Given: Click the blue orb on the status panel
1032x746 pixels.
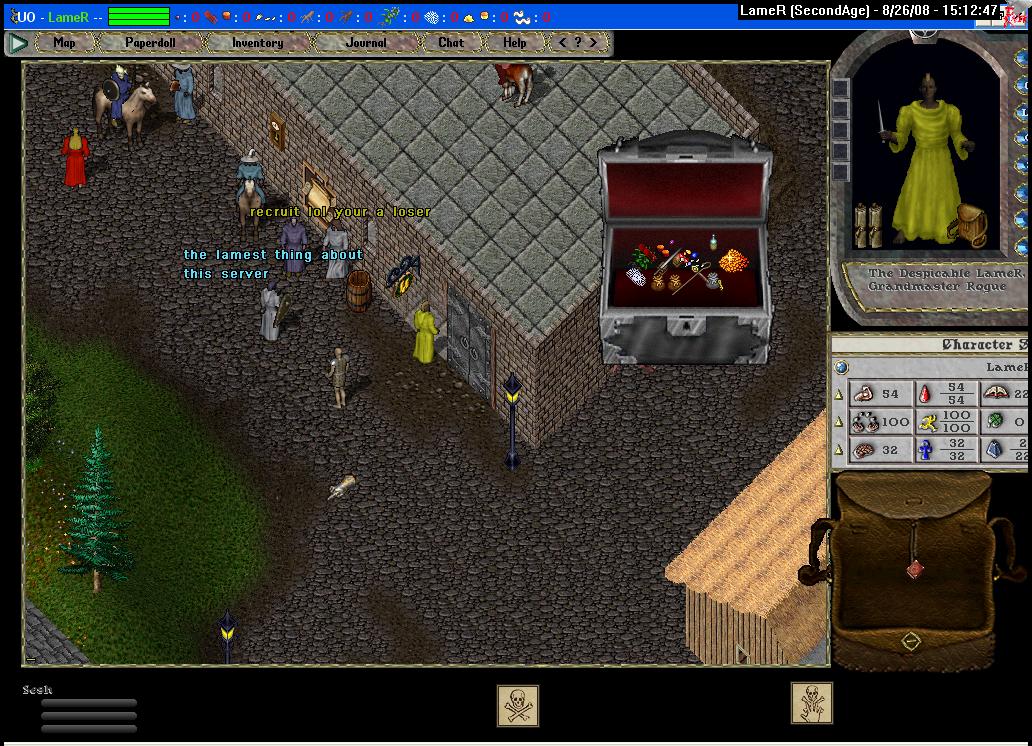Looking at the screenshot, I should pyautogui.click(x=842, y=368).
